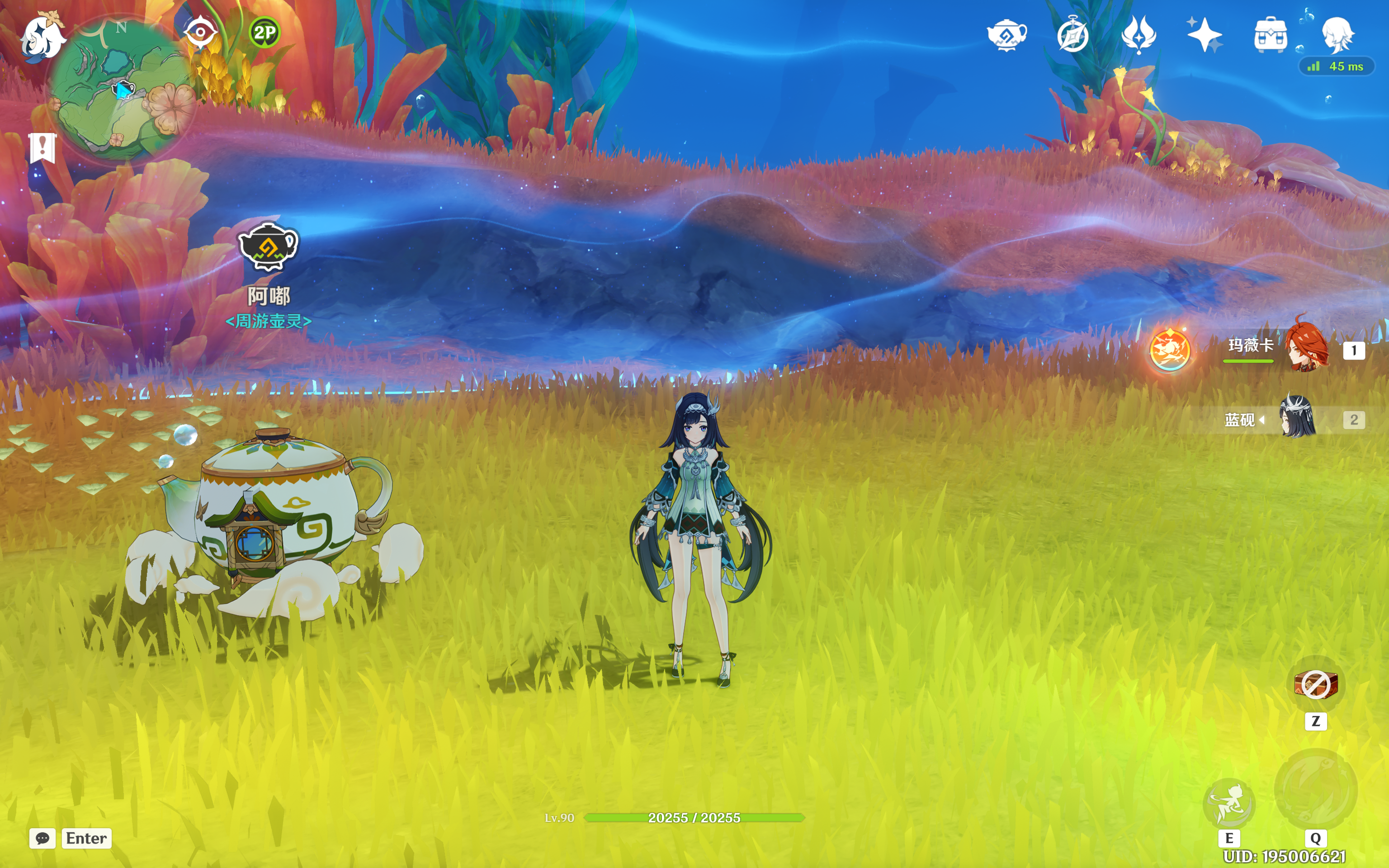Open the Serenitea Pot teapot menu

(1007, 35)
